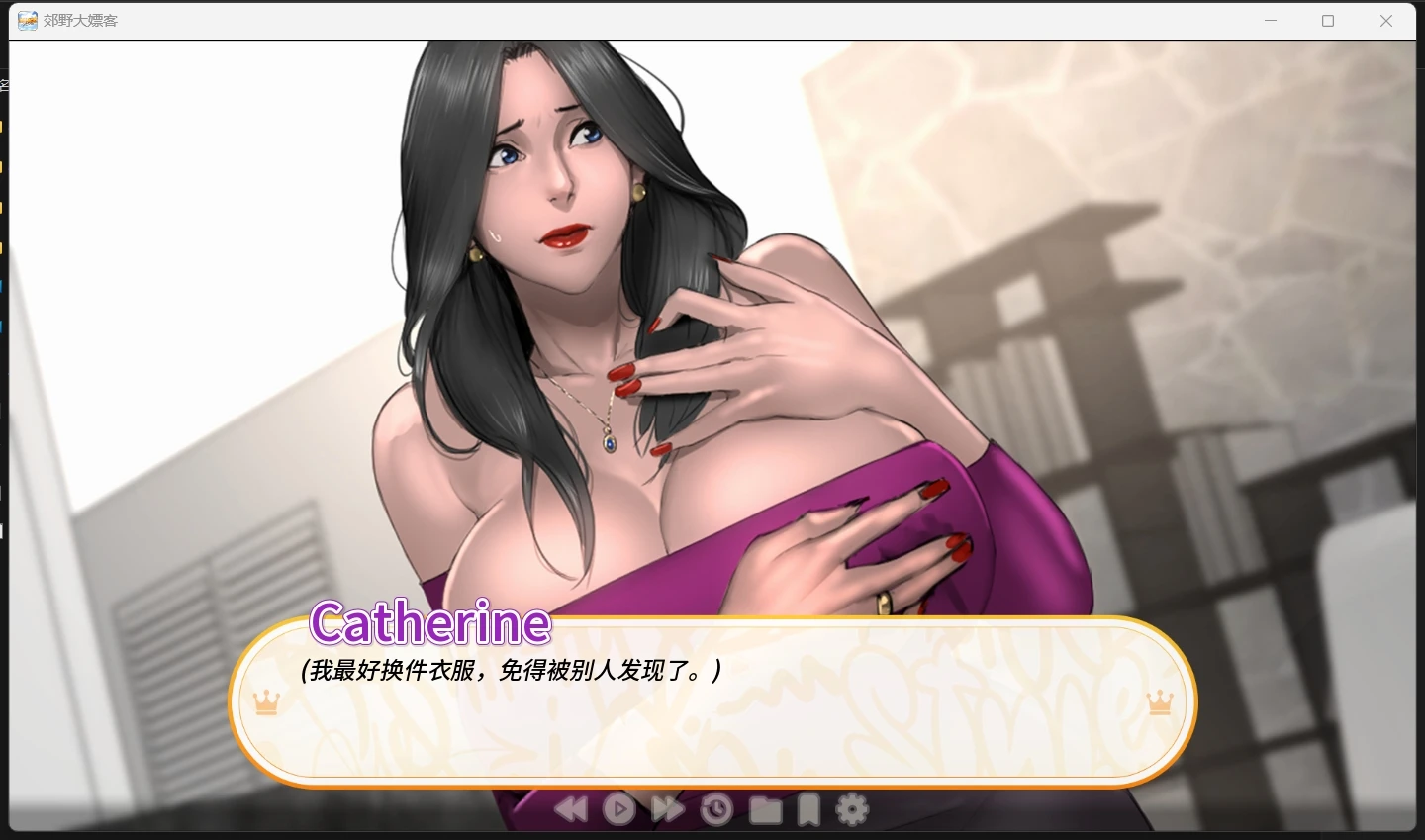Click the small white icon at left edge bottom
The height and width of the screenshot is (840, 1425).
pos(3,531)
